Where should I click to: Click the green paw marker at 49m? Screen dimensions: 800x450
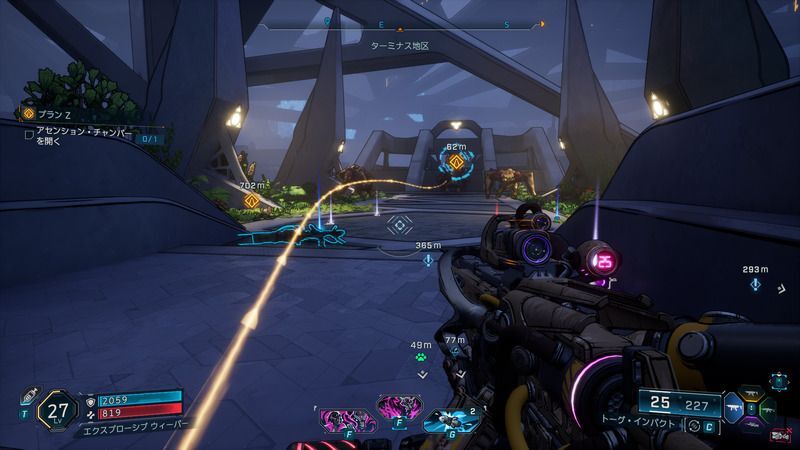point(422,355)
